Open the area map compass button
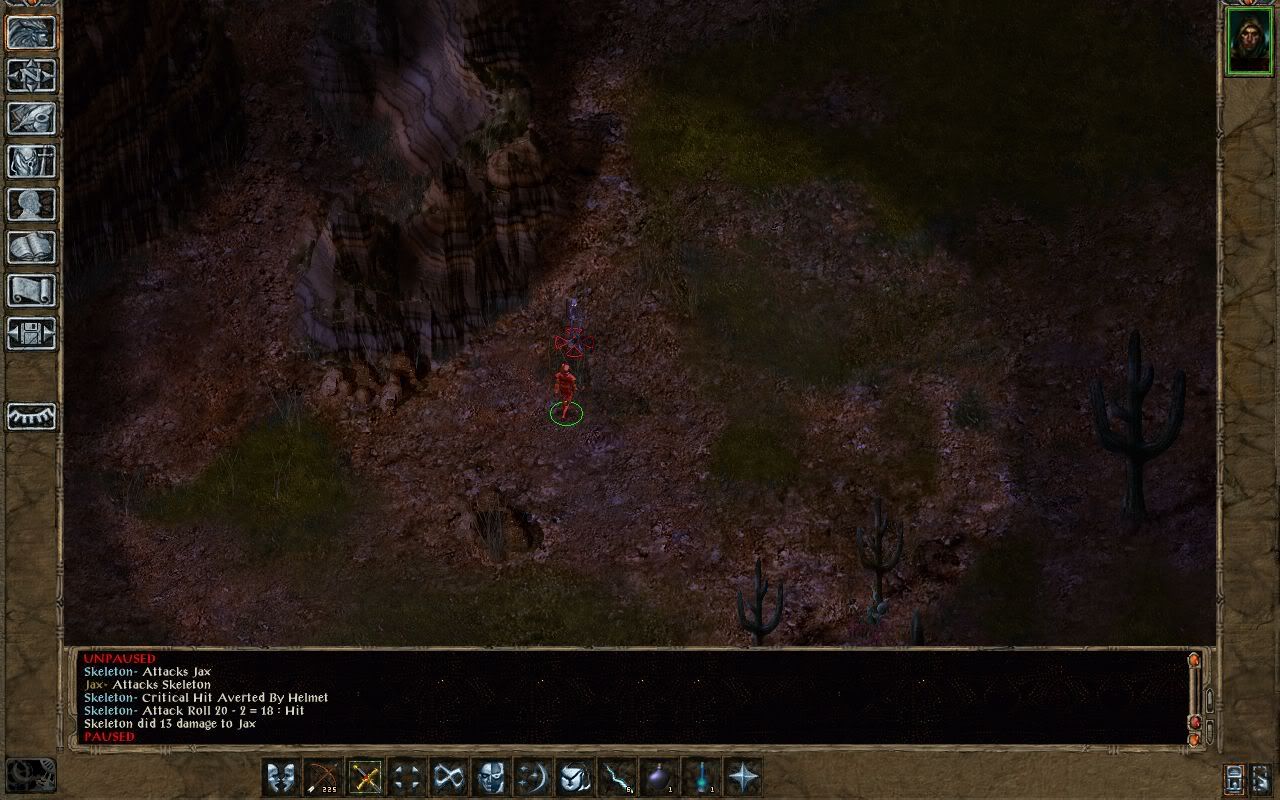 click(x=31, y=75)
